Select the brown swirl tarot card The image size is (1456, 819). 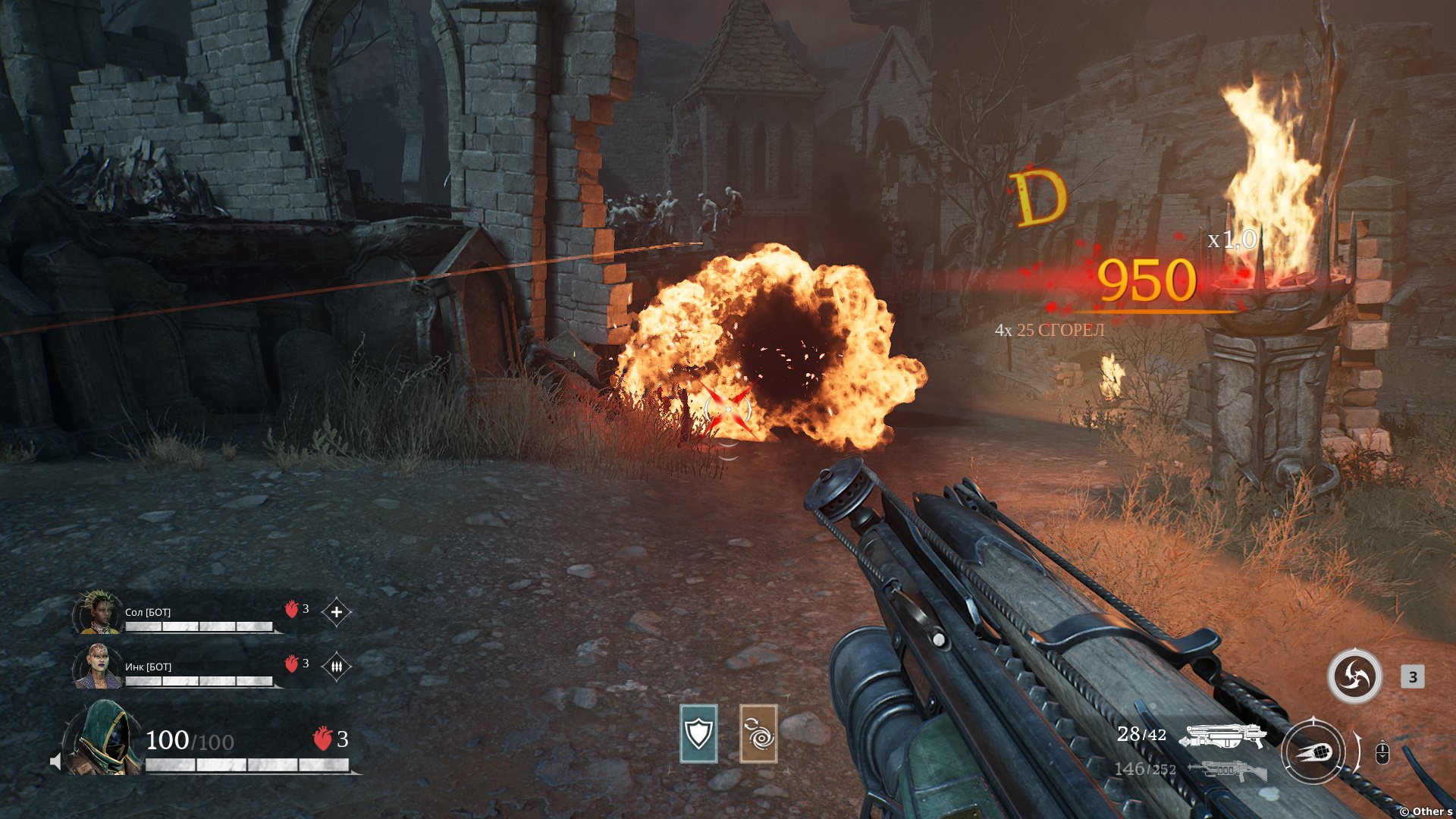pyautogui.click(x=758, y=733)
